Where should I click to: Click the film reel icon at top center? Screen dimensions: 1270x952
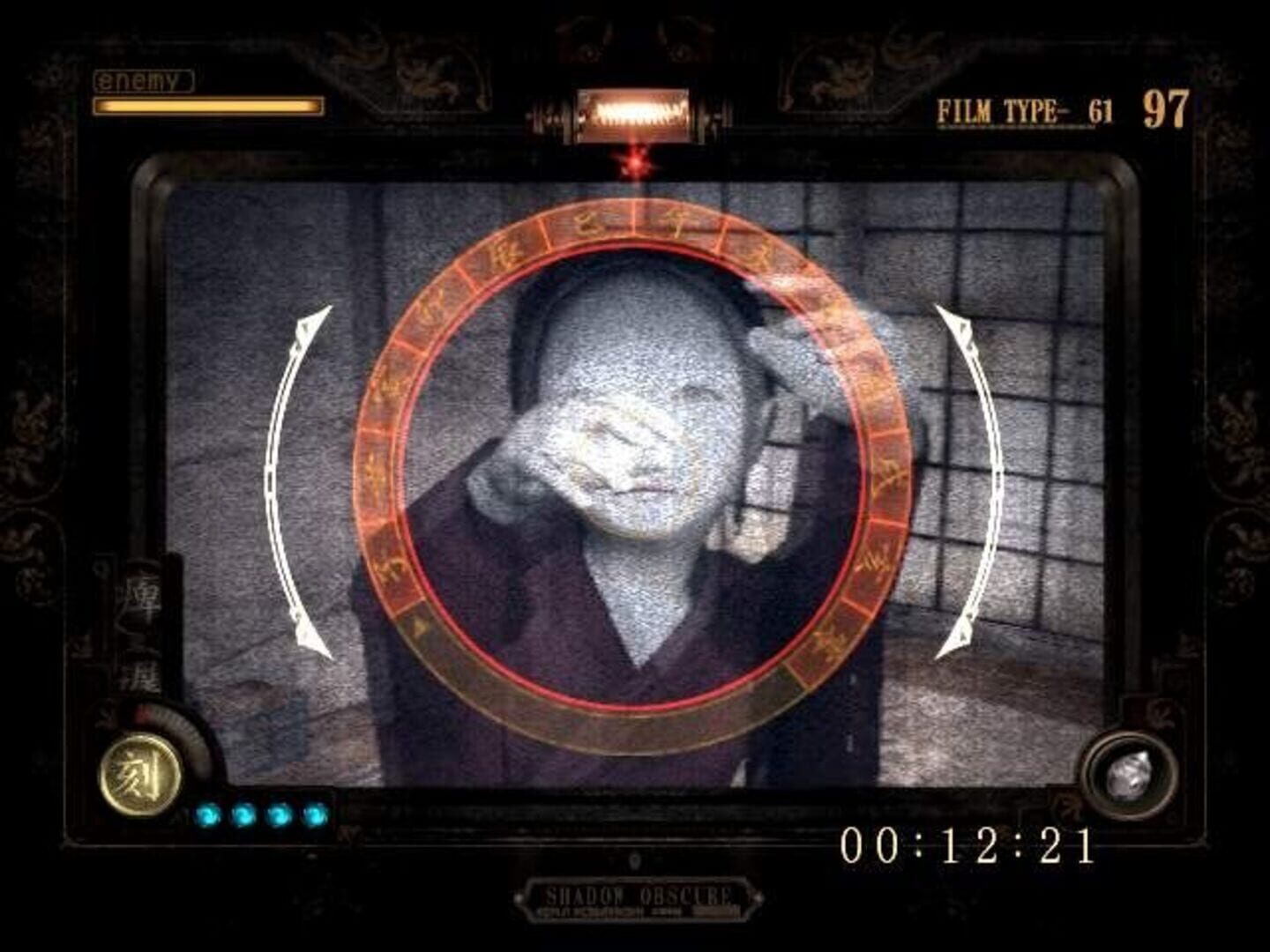(636, 113)
